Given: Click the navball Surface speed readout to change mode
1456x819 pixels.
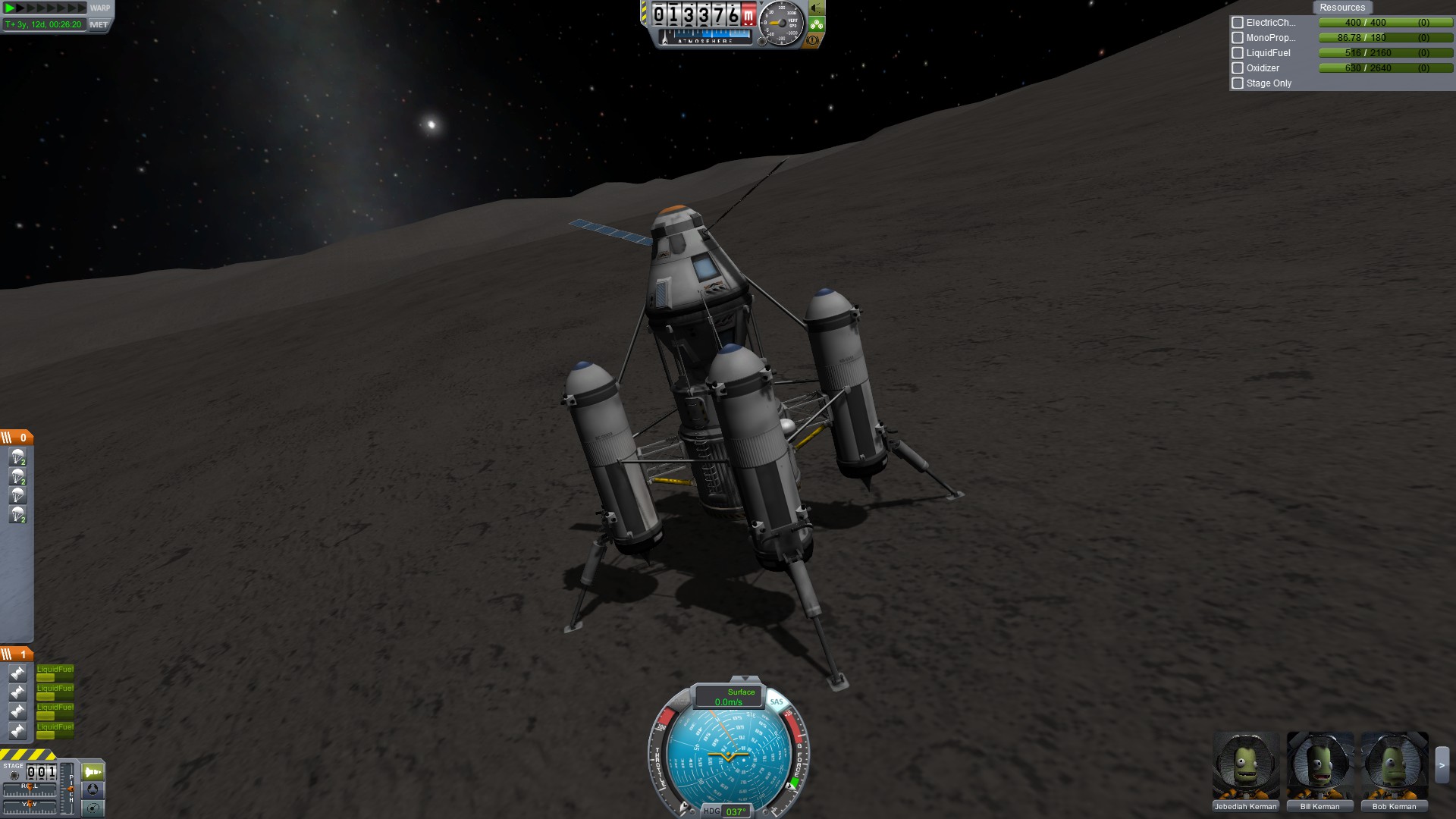Looking at the screenshot, I should 730,697.
